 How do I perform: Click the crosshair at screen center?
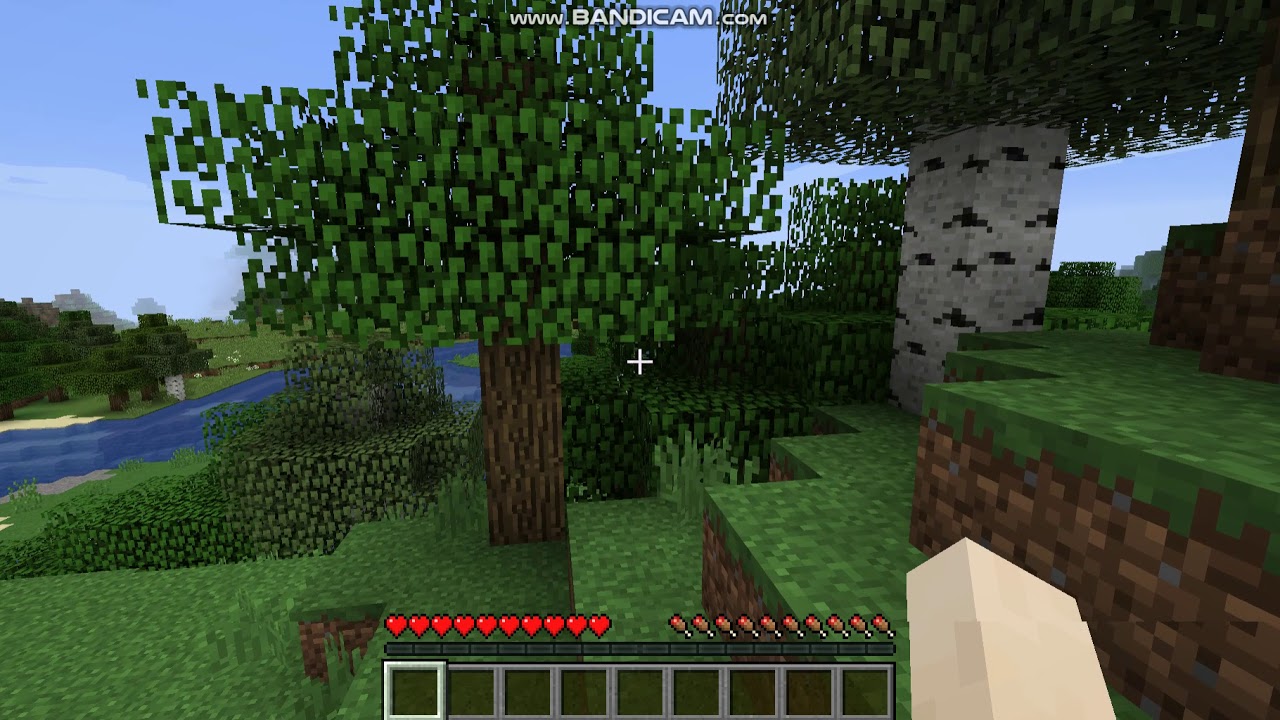tap(640, 360)
